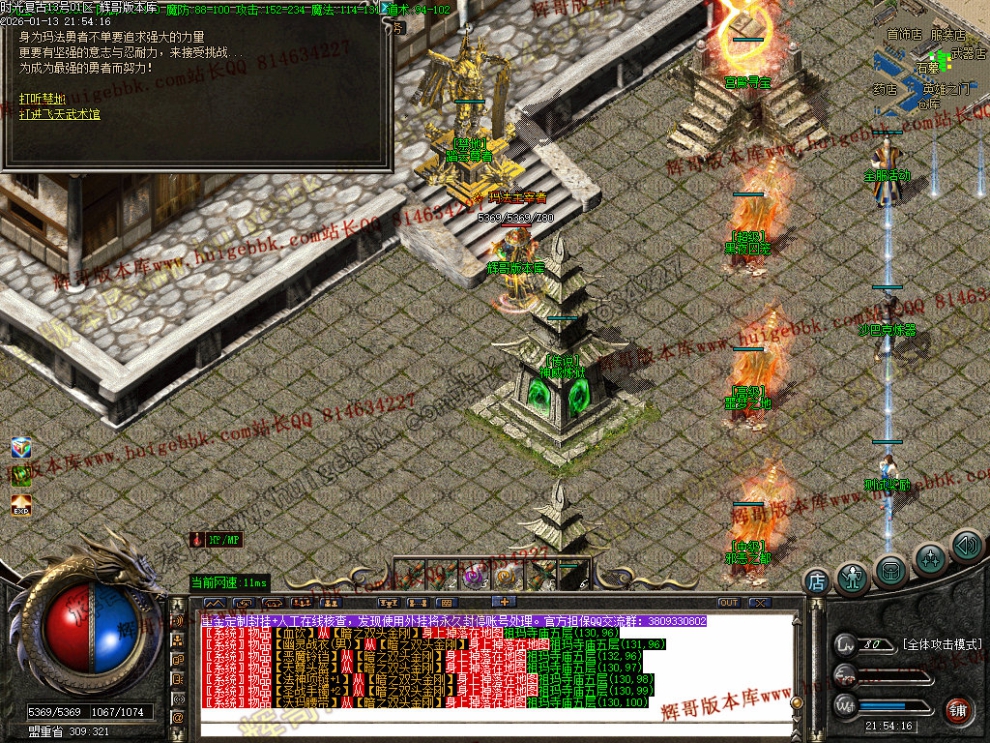The height and width of the screenshot is (743, 990).
Task: Switch the 全体攻击模式 attack mode
Action: tap(938, 645)
